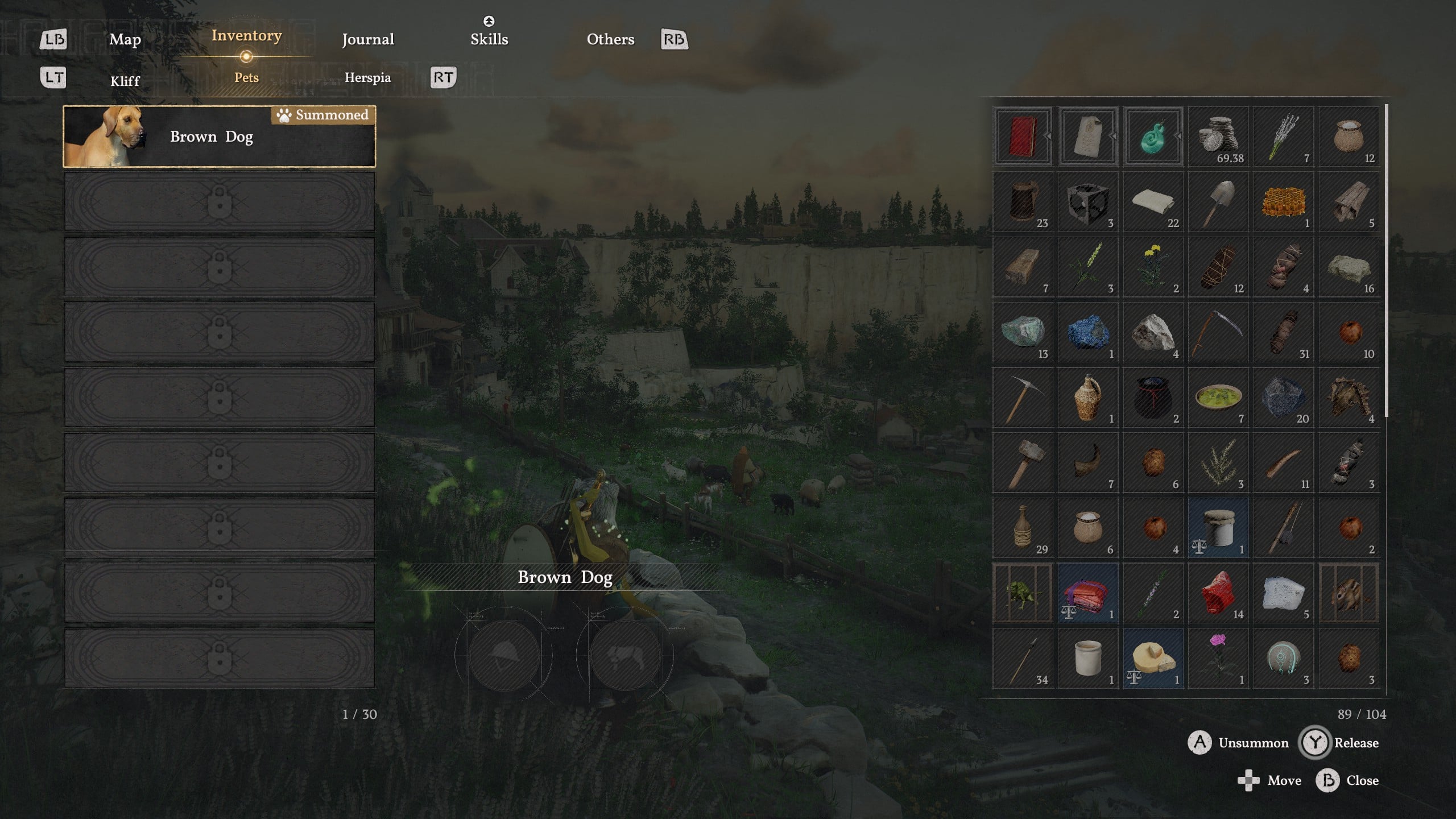This screenshot has height=819, width=1456.
Task: Select the Others tab
Action: pyautogui.click(x=610, y=39)
